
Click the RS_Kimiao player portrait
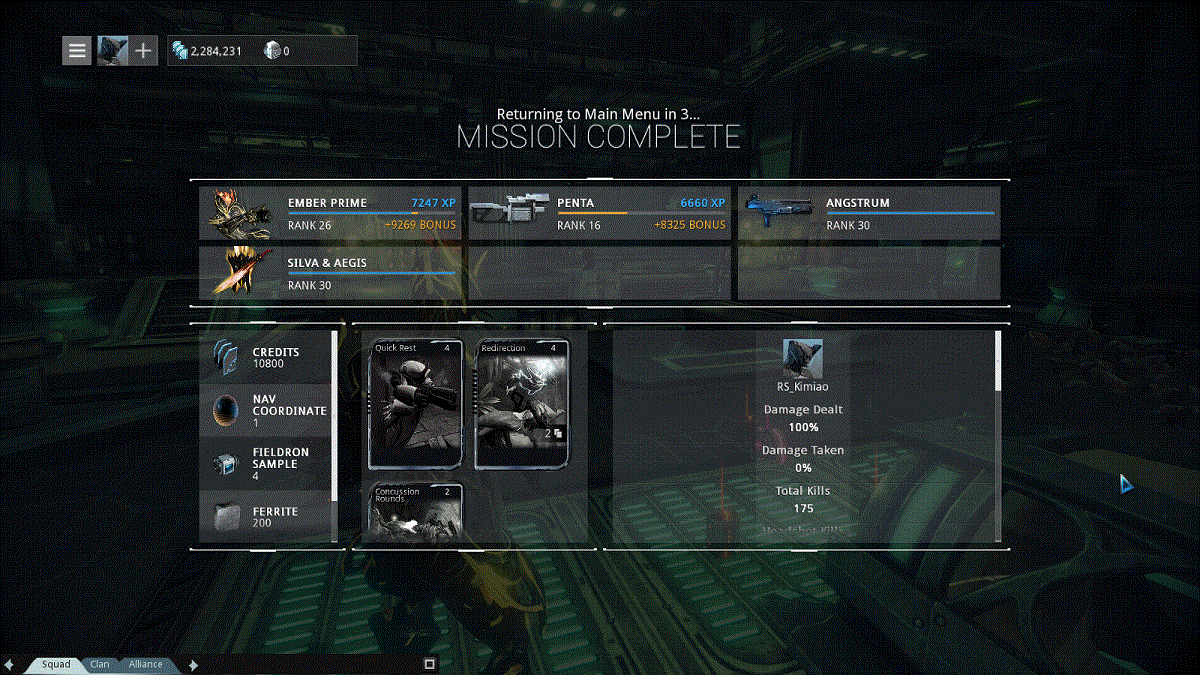click(802, 358)
